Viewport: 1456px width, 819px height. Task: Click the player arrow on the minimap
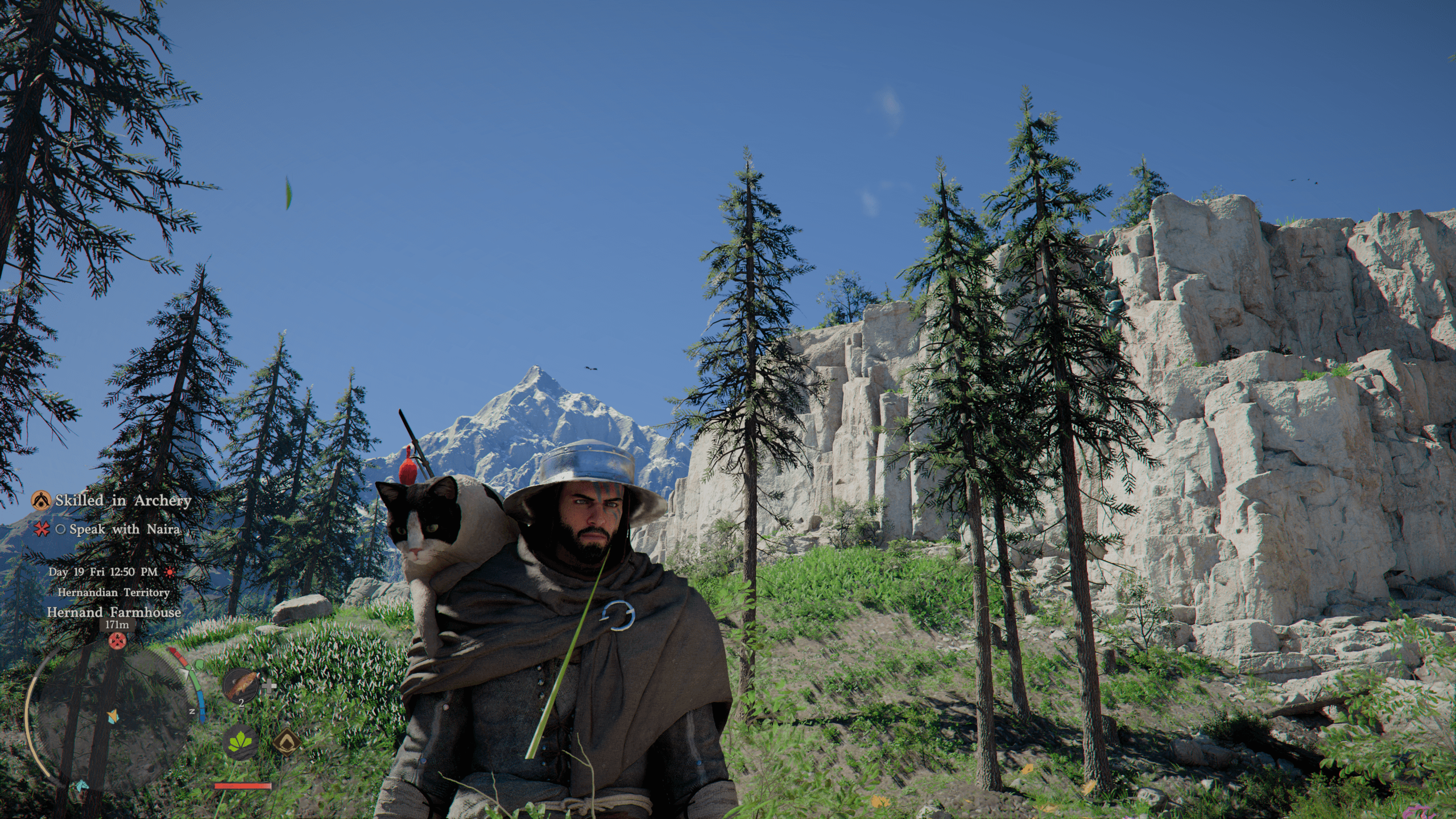pyautogui.click(x=114, y=715)
